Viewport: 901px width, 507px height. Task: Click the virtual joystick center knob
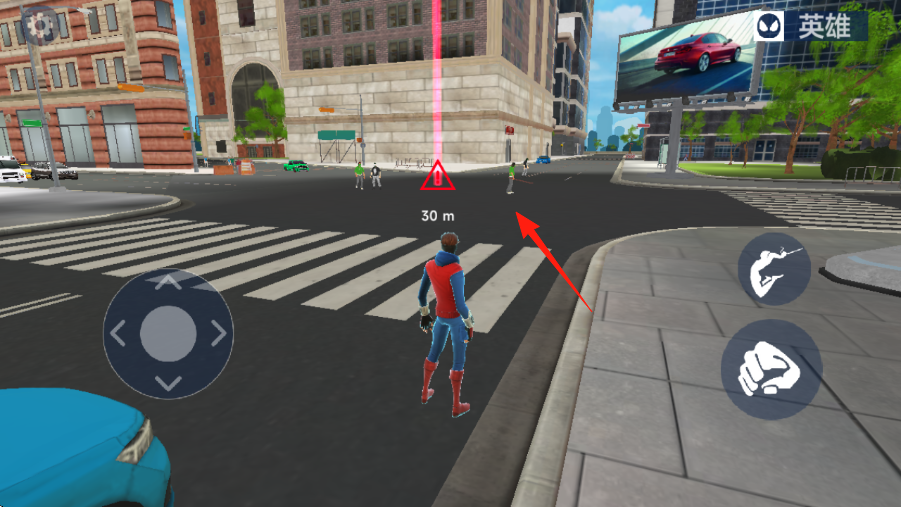click(x=168, y=334)
